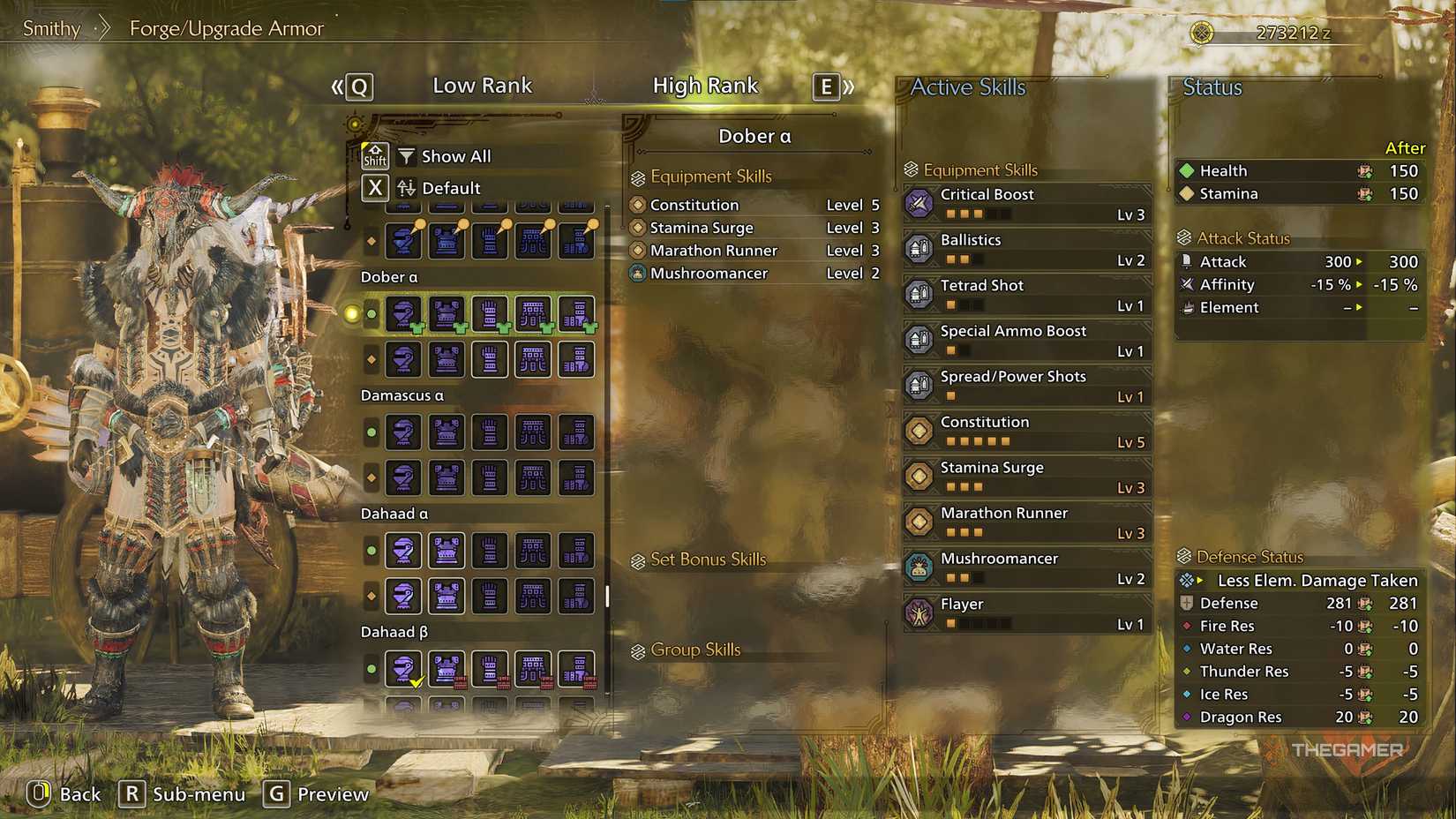Click the Critical Boost skill icon
Image resolution: width=1456 pixels, height=819 pixels.
tap(919, 203)
